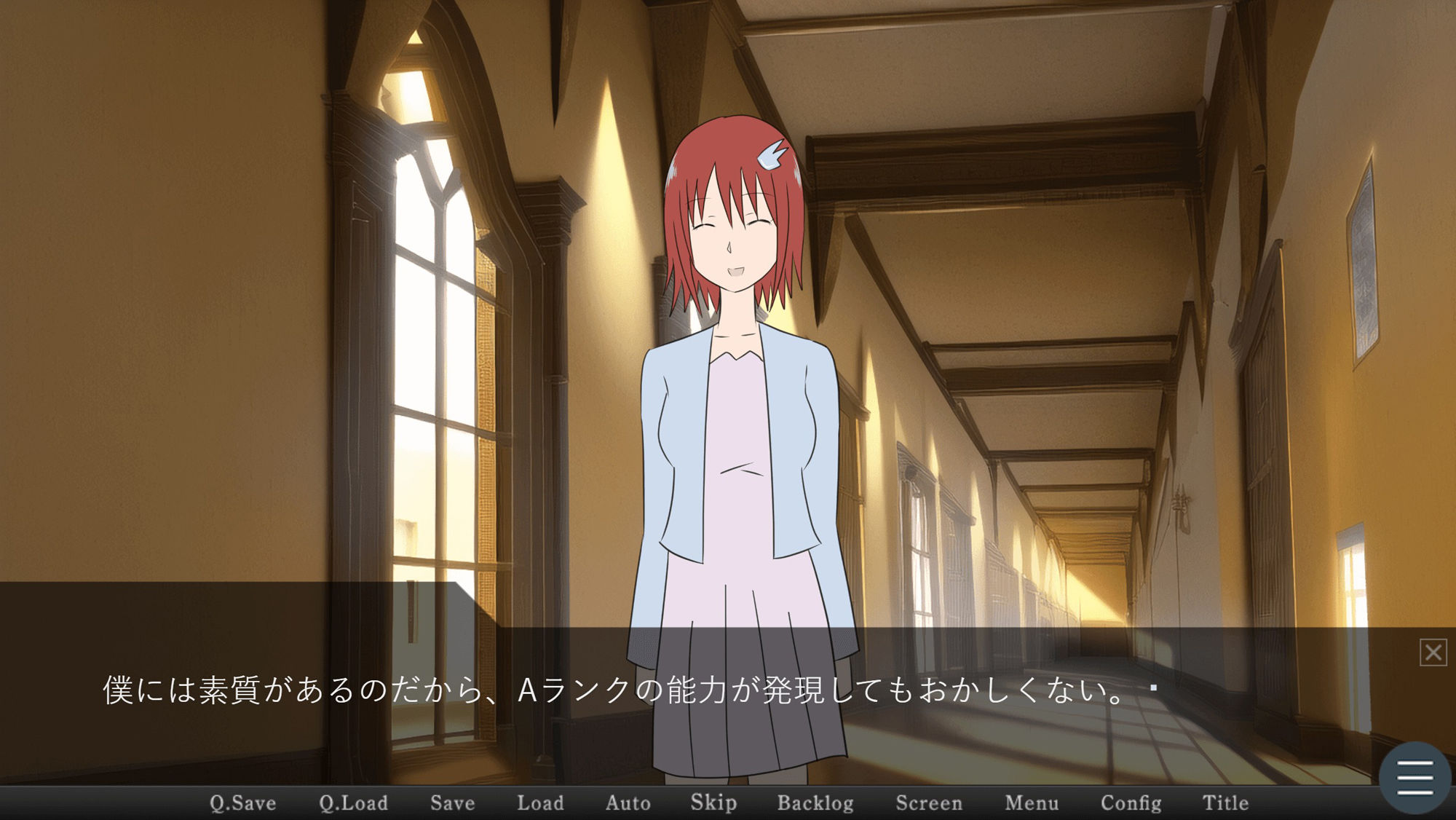Image resolution: width=1456 pixels, height=820 pixels.
Task: Open Config settings
Action: click(x=1131, y=803)
